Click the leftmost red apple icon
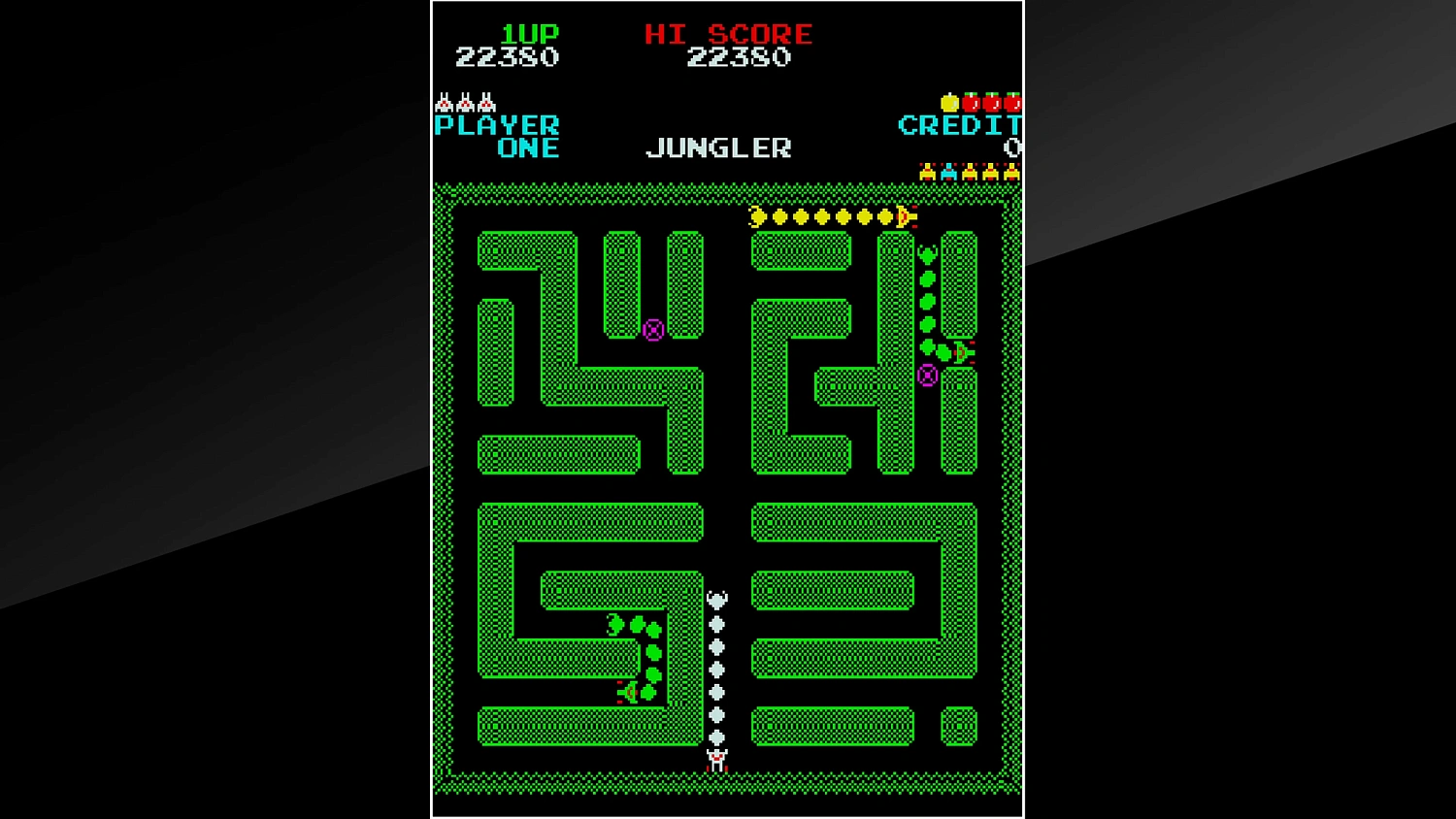Screen dimensions: 1456x819 tap(970, 103)
